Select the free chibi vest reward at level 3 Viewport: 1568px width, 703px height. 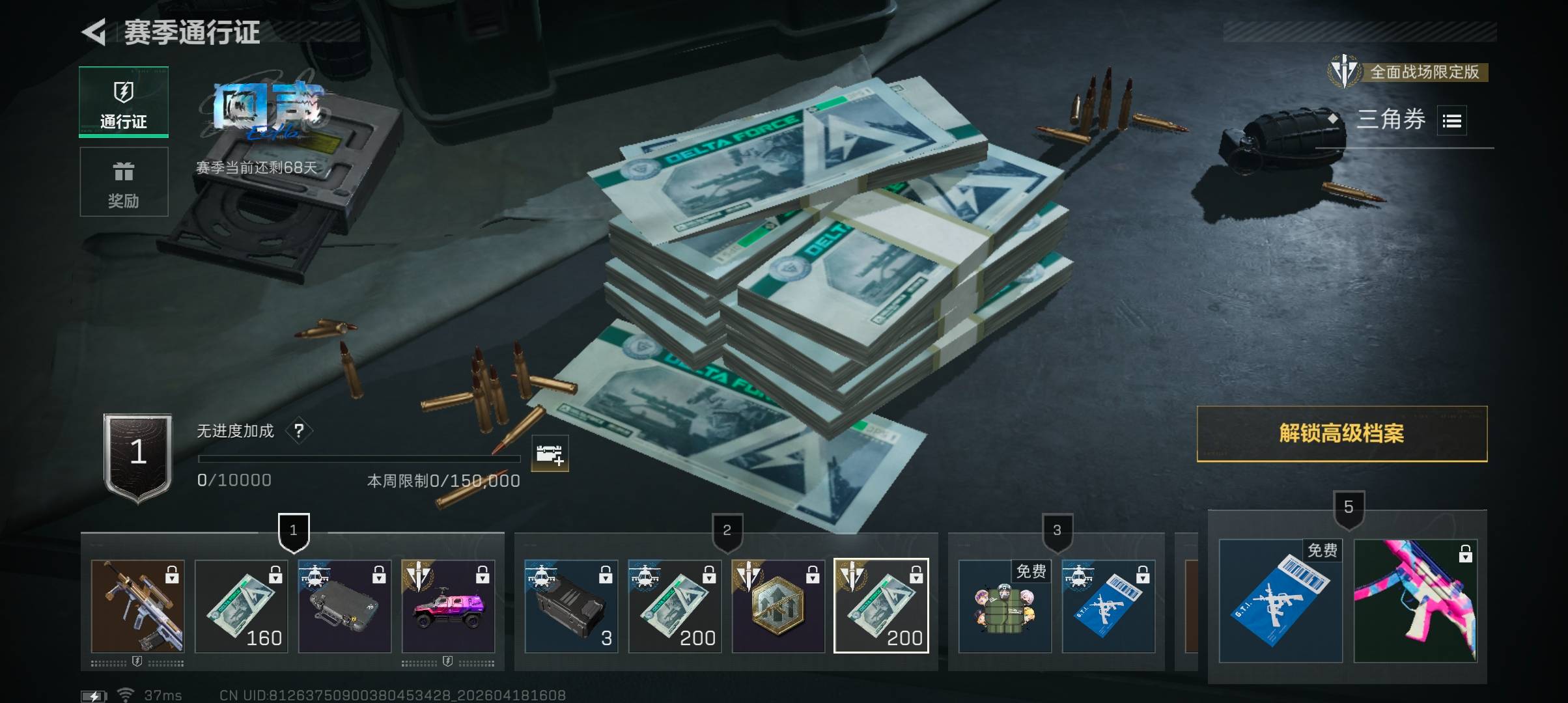[x=1005, y=606]
